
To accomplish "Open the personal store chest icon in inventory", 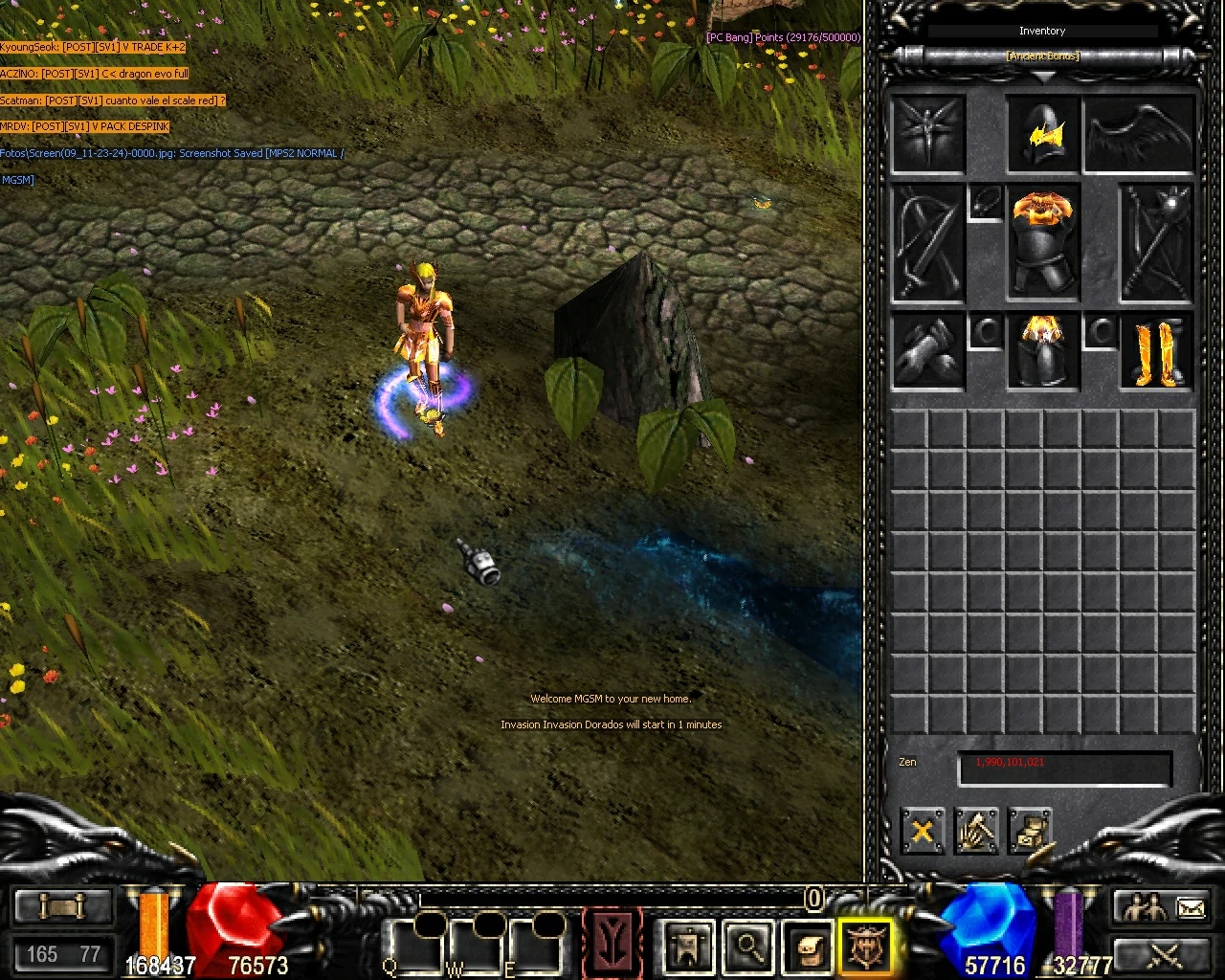I will coord(1032,831).
